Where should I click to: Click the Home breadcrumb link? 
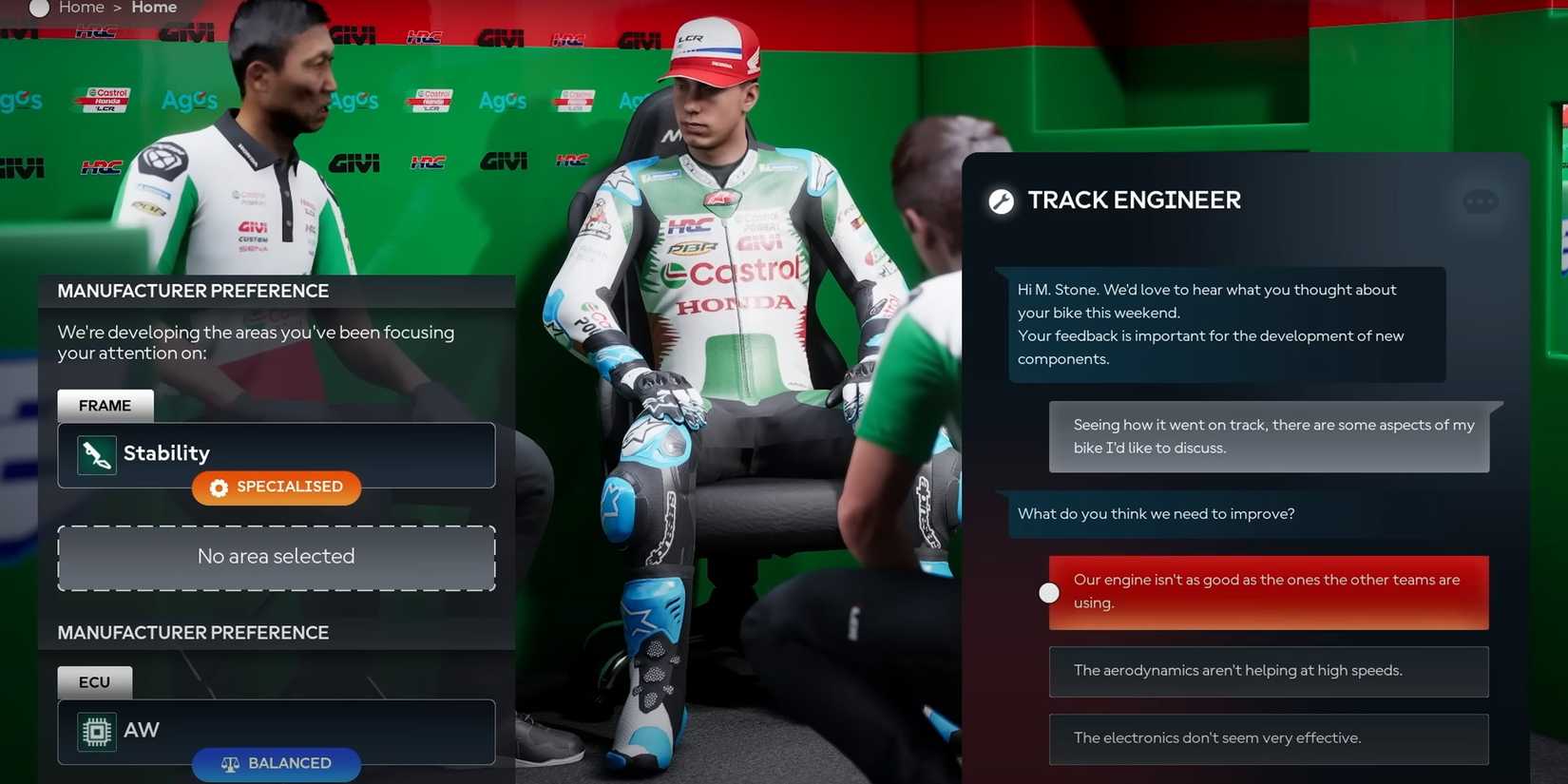(x=81, y=8)
